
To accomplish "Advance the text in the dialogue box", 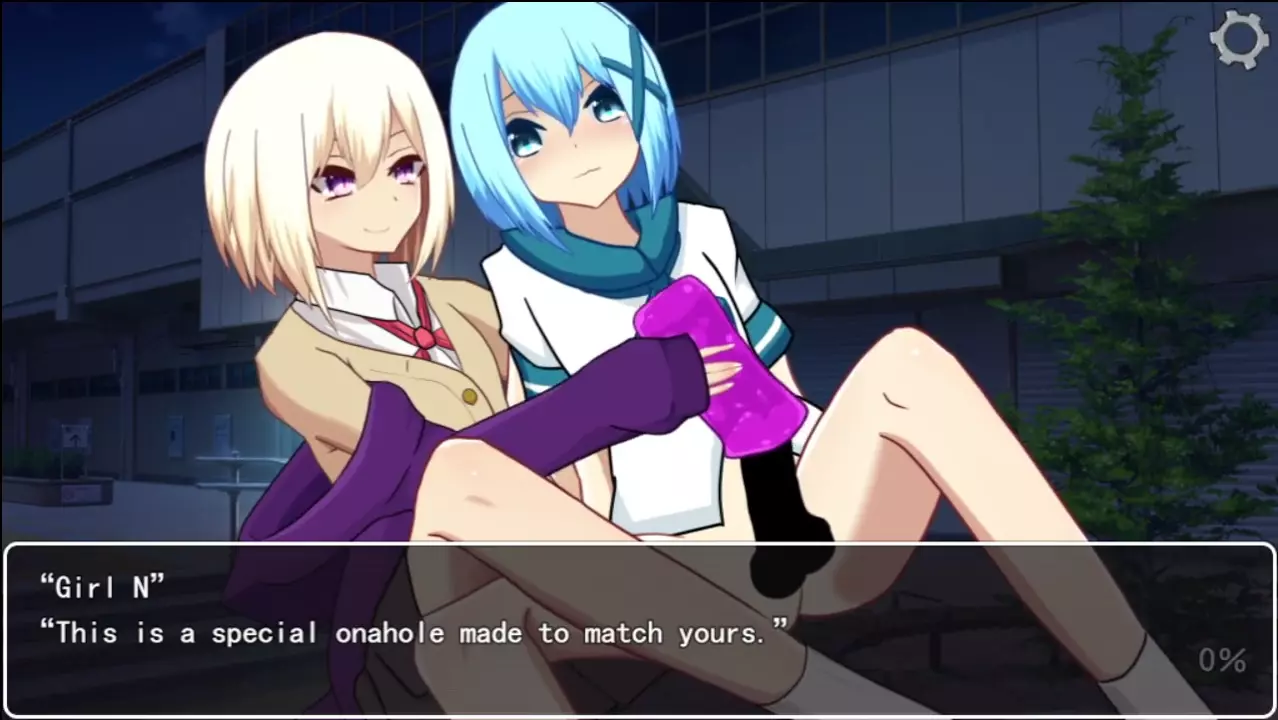I will coord(638,630).
